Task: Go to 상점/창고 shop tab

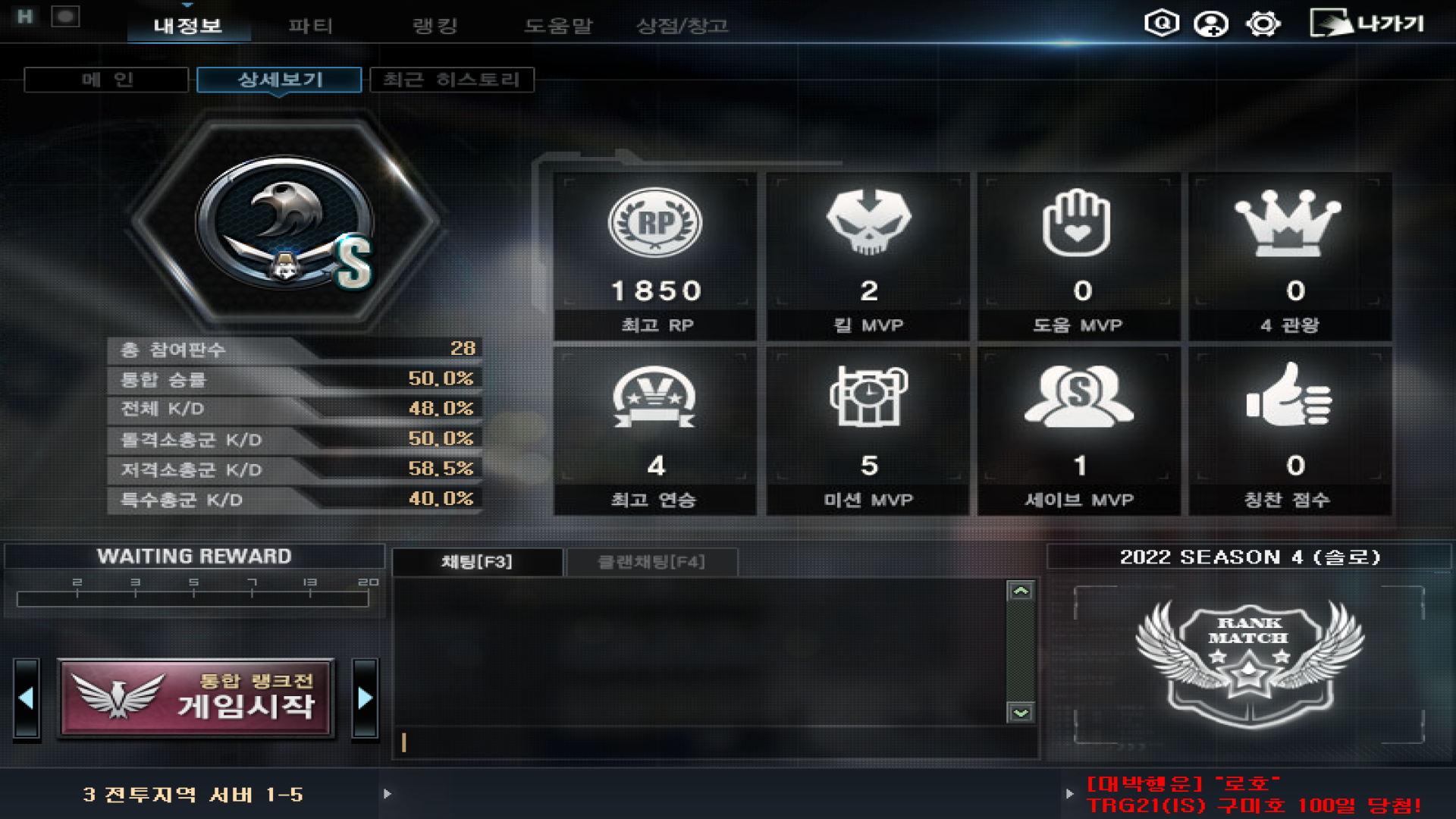Action: [x=682, y=26]
